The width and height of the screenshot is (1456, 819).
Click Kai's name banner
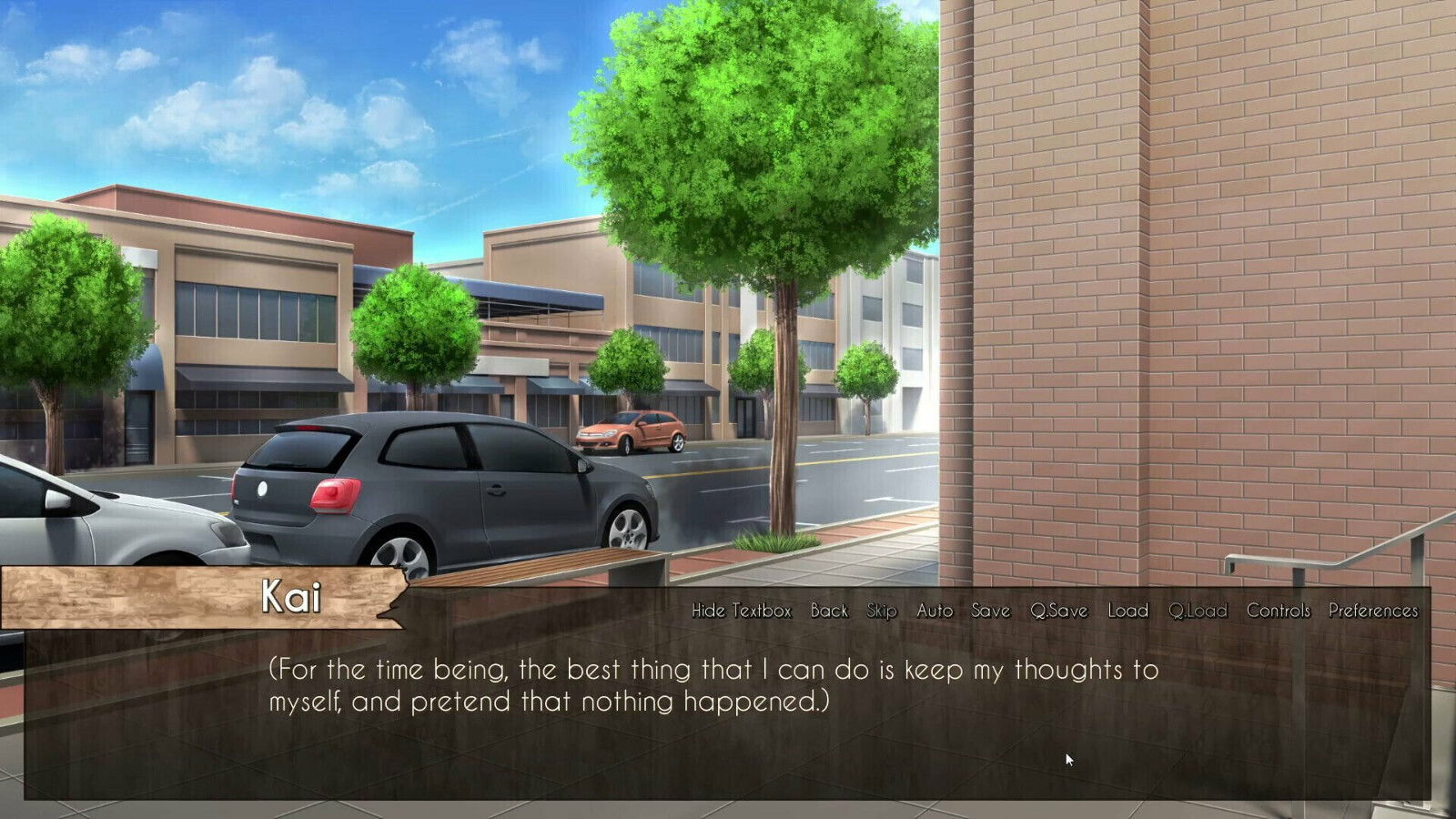pos(291,598)
